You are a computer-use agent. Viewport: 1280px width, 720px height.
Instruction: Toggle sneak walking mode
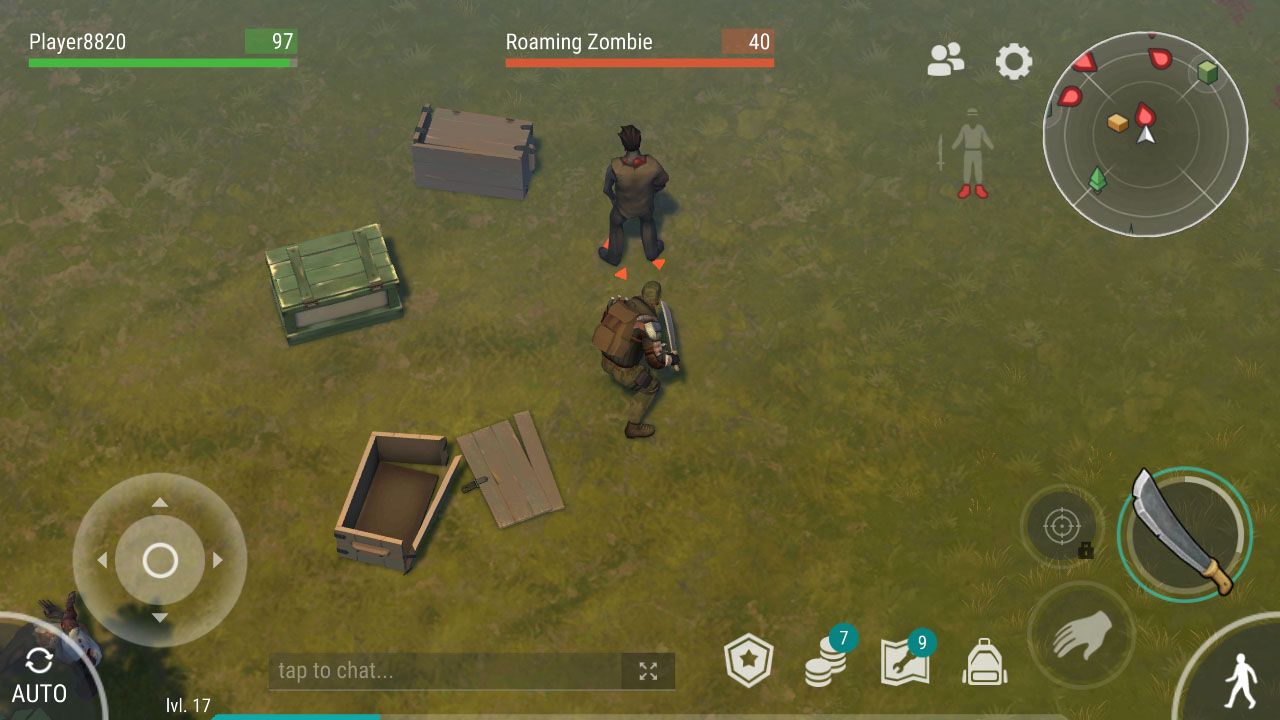1240,681
